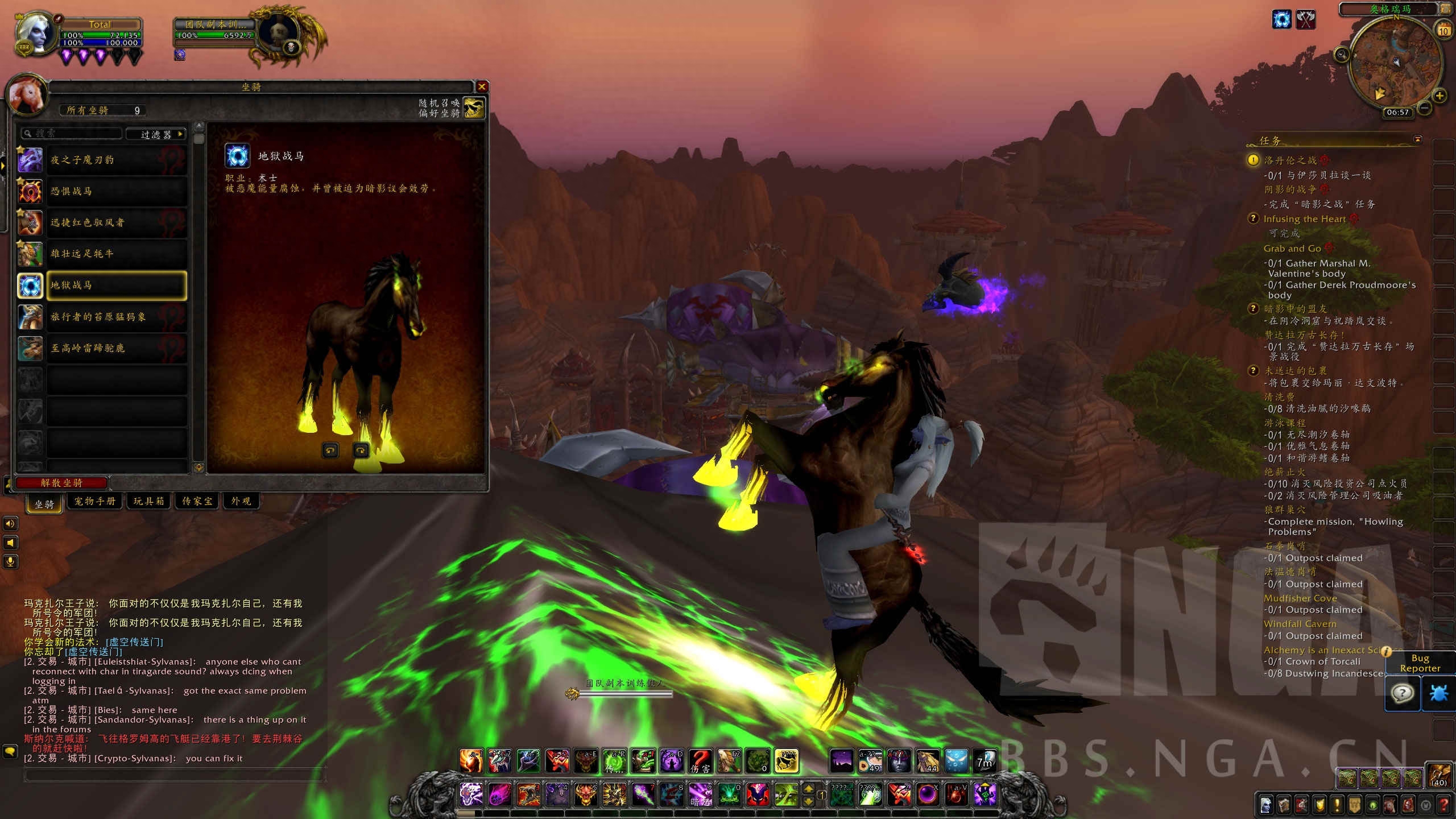Choose the 夜之子魔刃豹 mount
This screenshot has height=819, width=1456.
coord(117,160)
